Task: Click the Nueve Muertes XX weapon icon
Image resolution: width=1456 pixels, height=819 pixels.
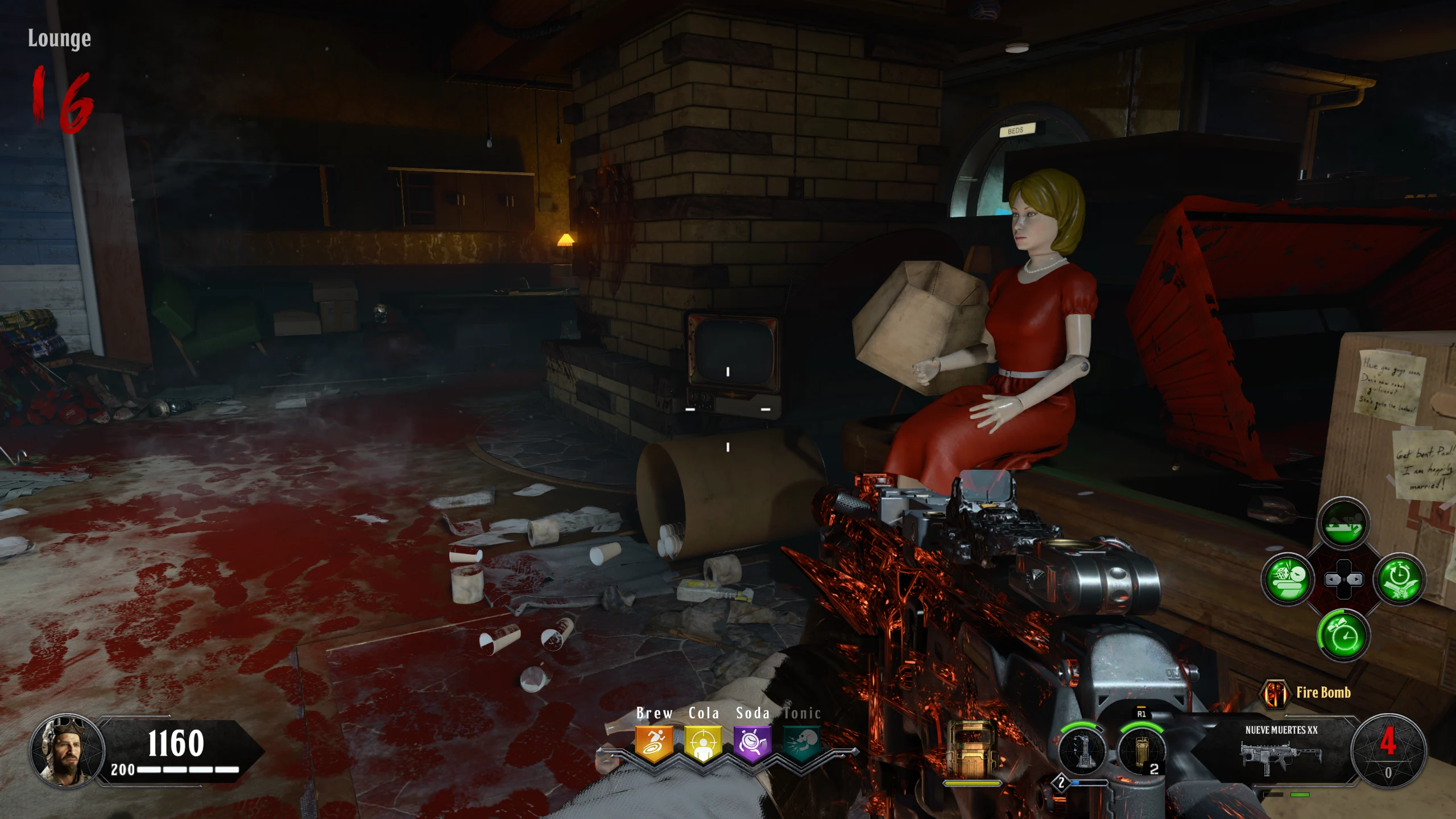Action: click(x=1280, y=756)
